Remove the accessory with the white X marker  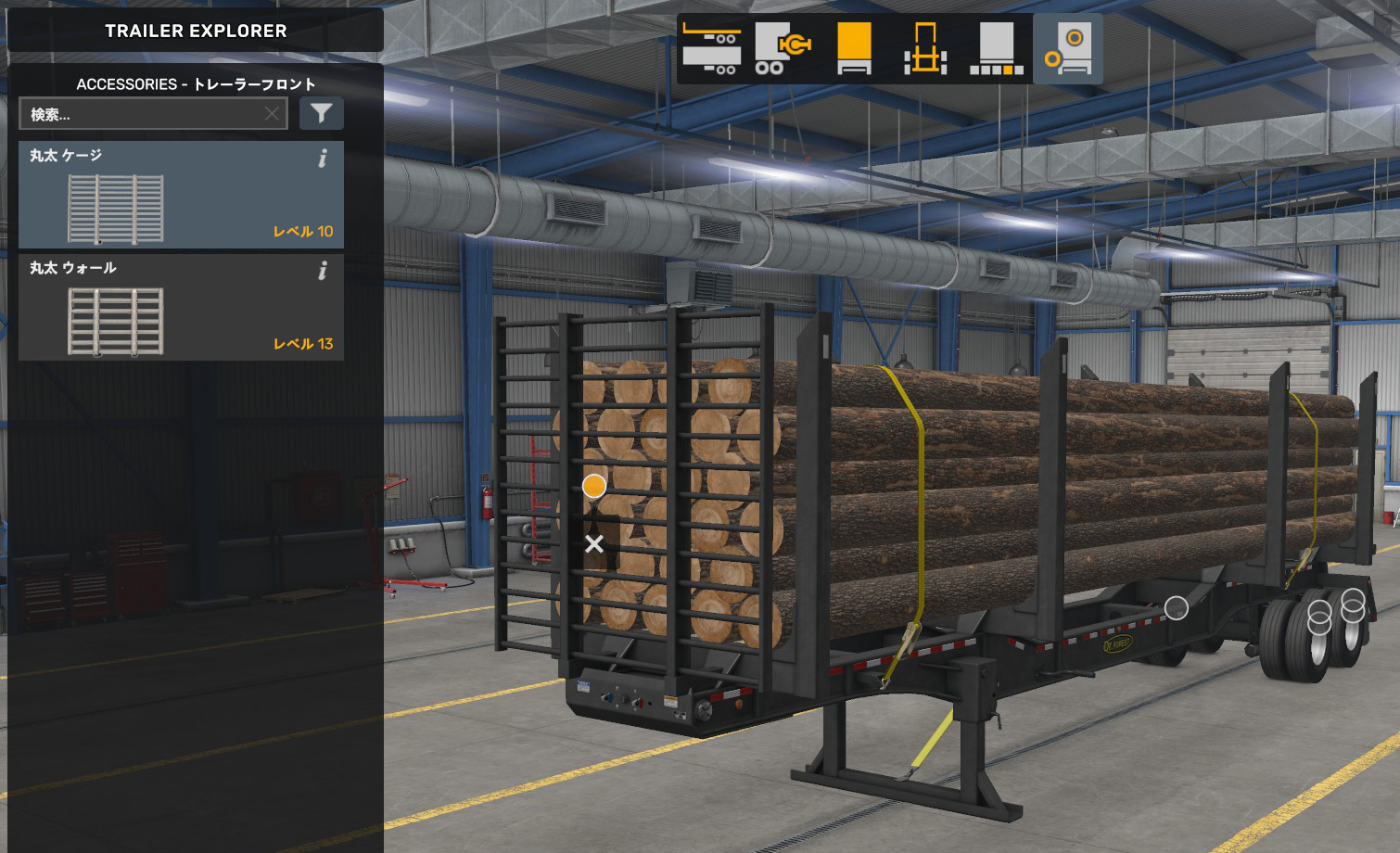coord(594,543)
